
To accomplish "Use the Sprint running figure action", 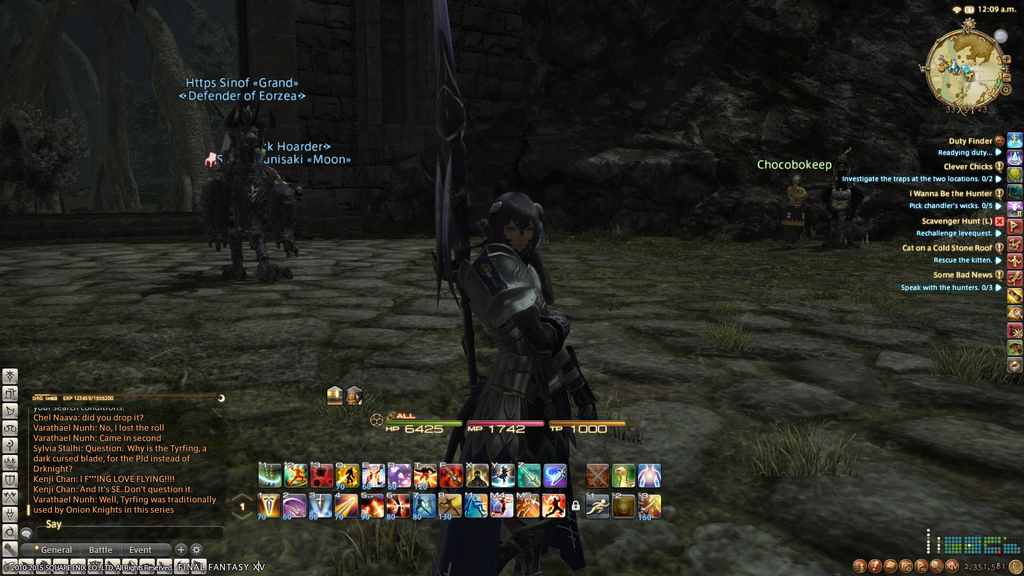I will 598,506.
